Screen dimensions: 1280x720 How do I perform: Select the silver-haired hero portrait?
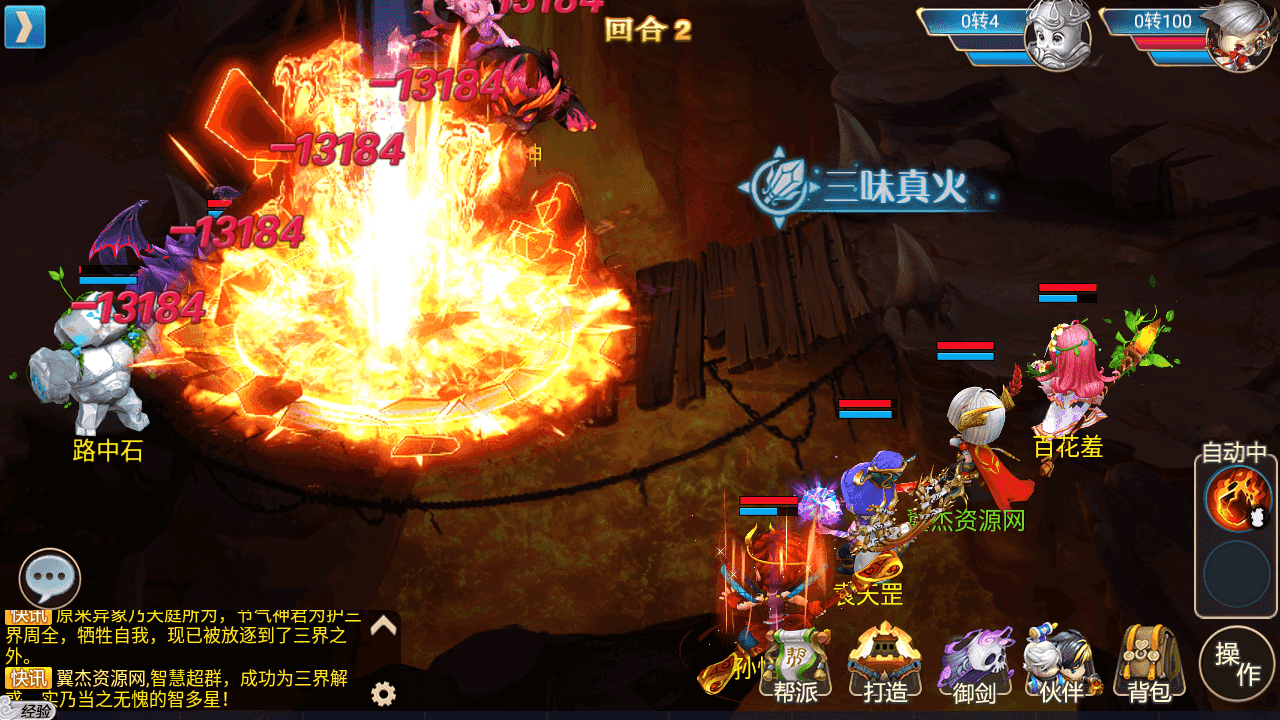1239,38
